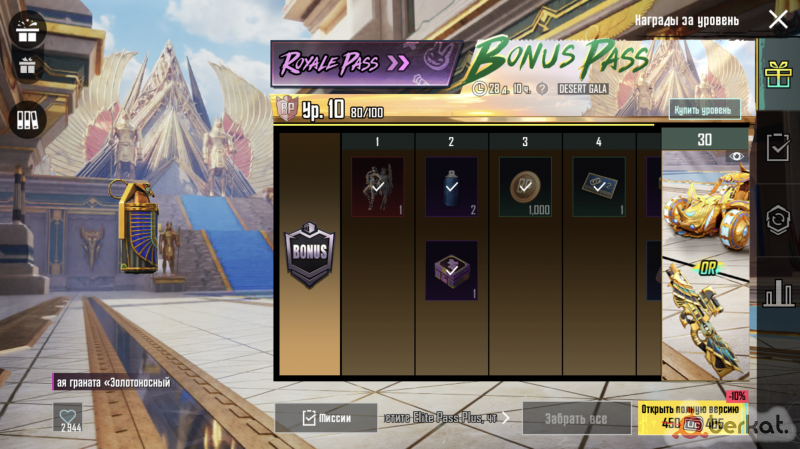Claim all rewards with 'Забрать все'
800x449 pixels.
576,417
